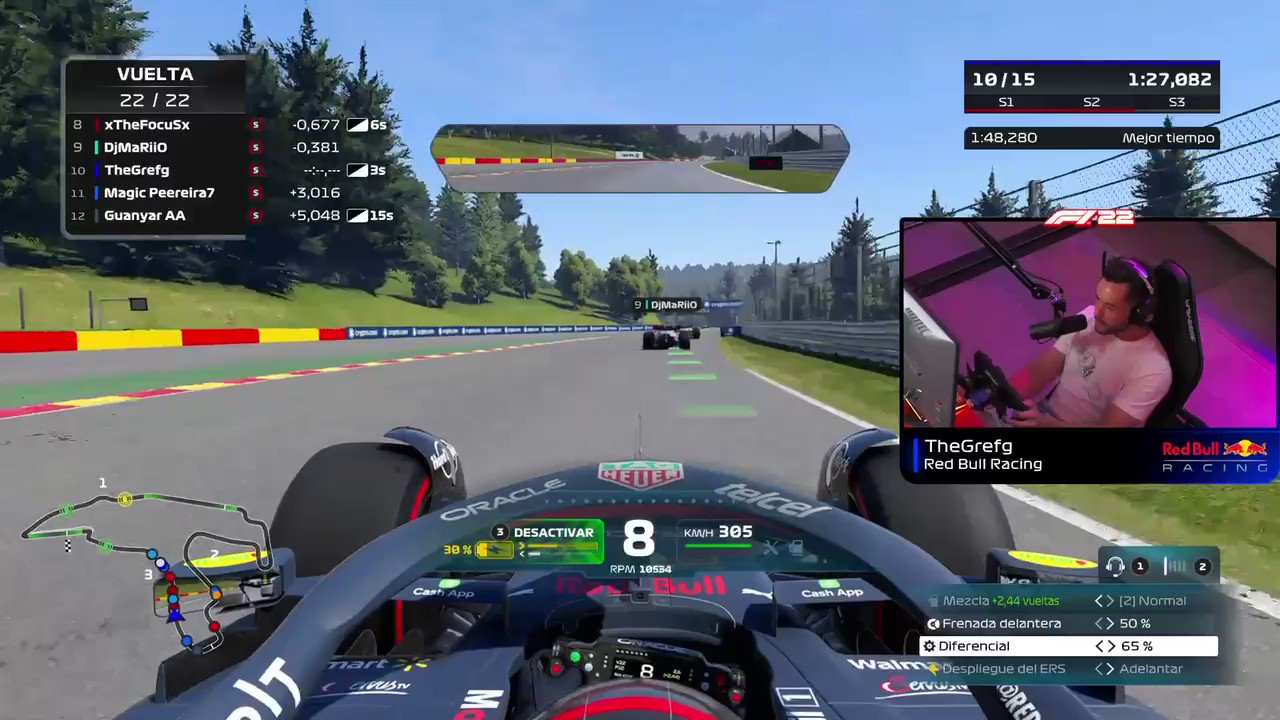The height and width of the screenshot is (720, 1280).
Task: Select DjMaRiiO in the leaderboard
Action: point(138,147)
